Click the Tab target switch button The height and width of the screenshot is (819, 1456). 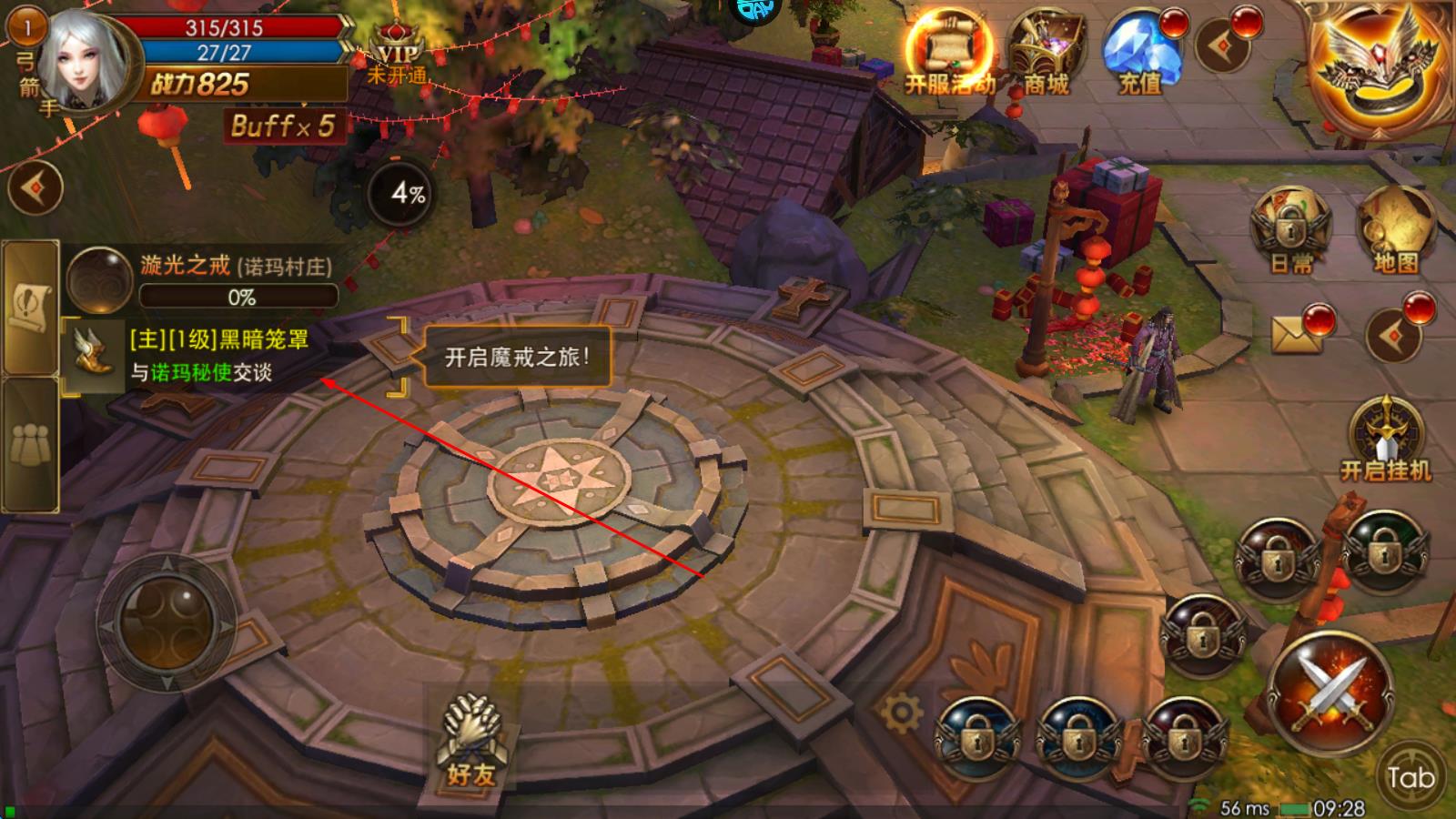[x=1410, y=776]
